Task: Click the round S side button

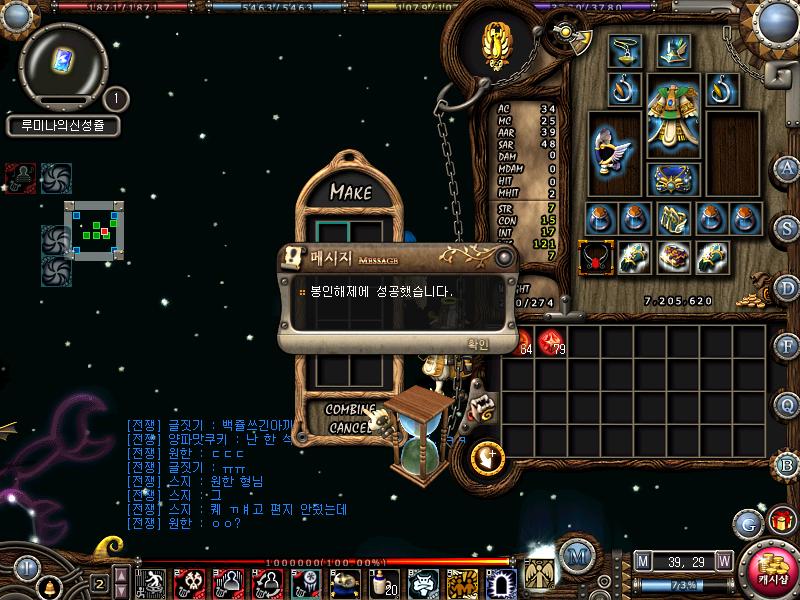Action: tap(787, 227)
